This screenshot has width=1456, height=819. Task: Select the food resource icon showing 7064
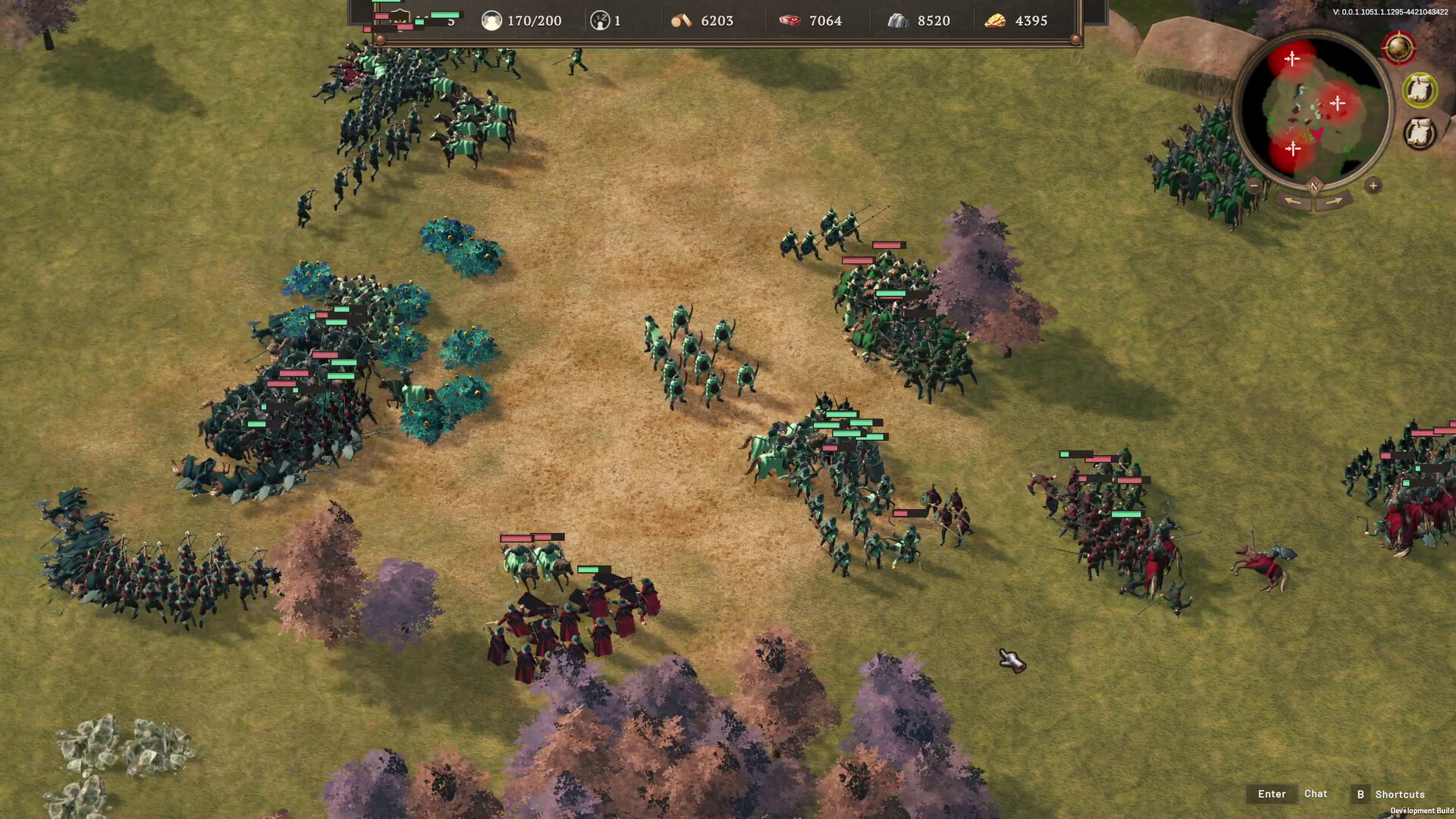[x=791, y=20]
